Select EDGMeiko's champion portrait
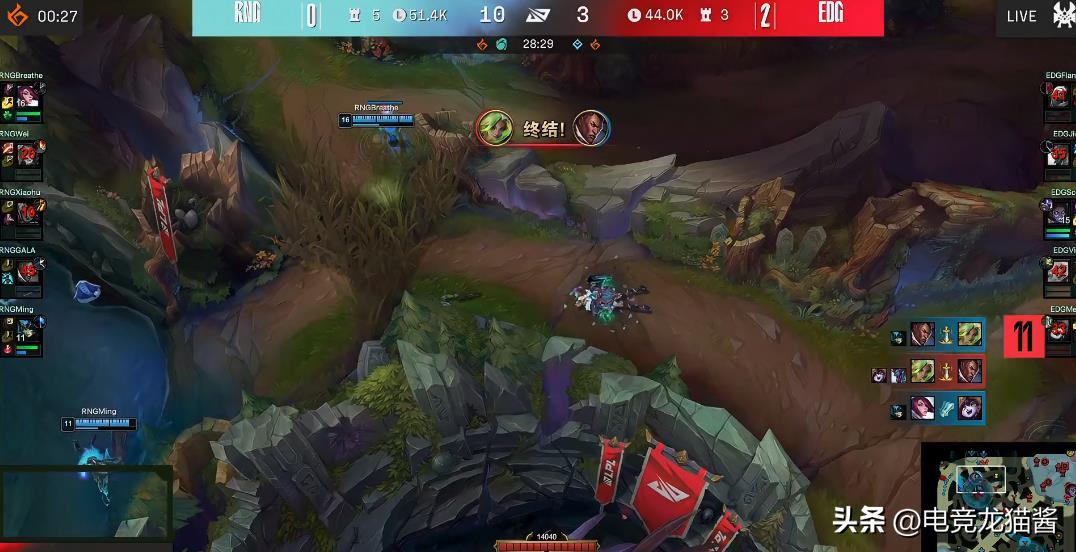The image size is (1076, 552). [1059, 327]
